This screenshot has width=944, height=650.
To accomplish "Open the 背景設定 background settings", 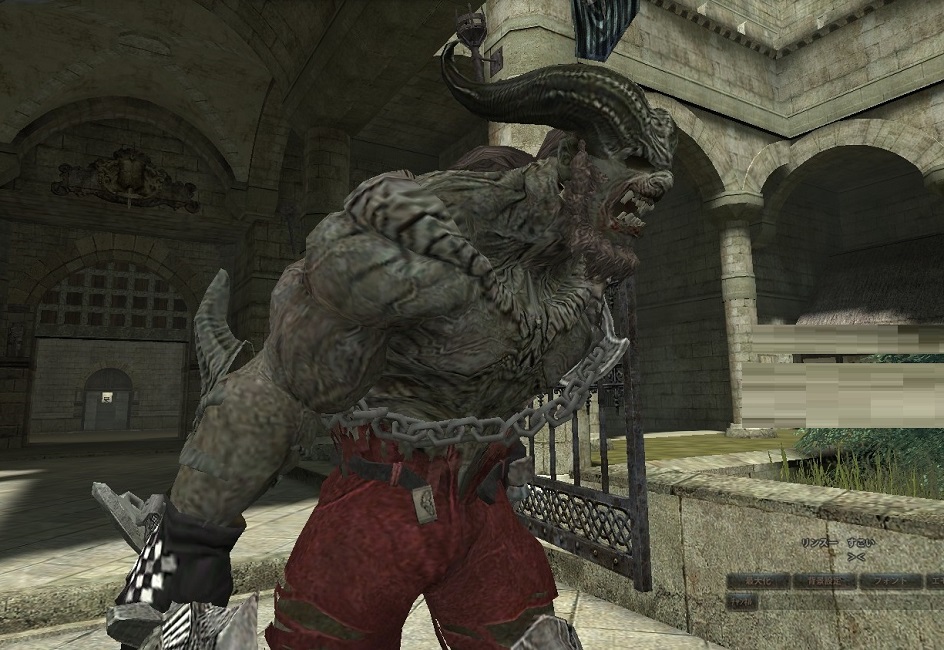I will coord(824,580).
